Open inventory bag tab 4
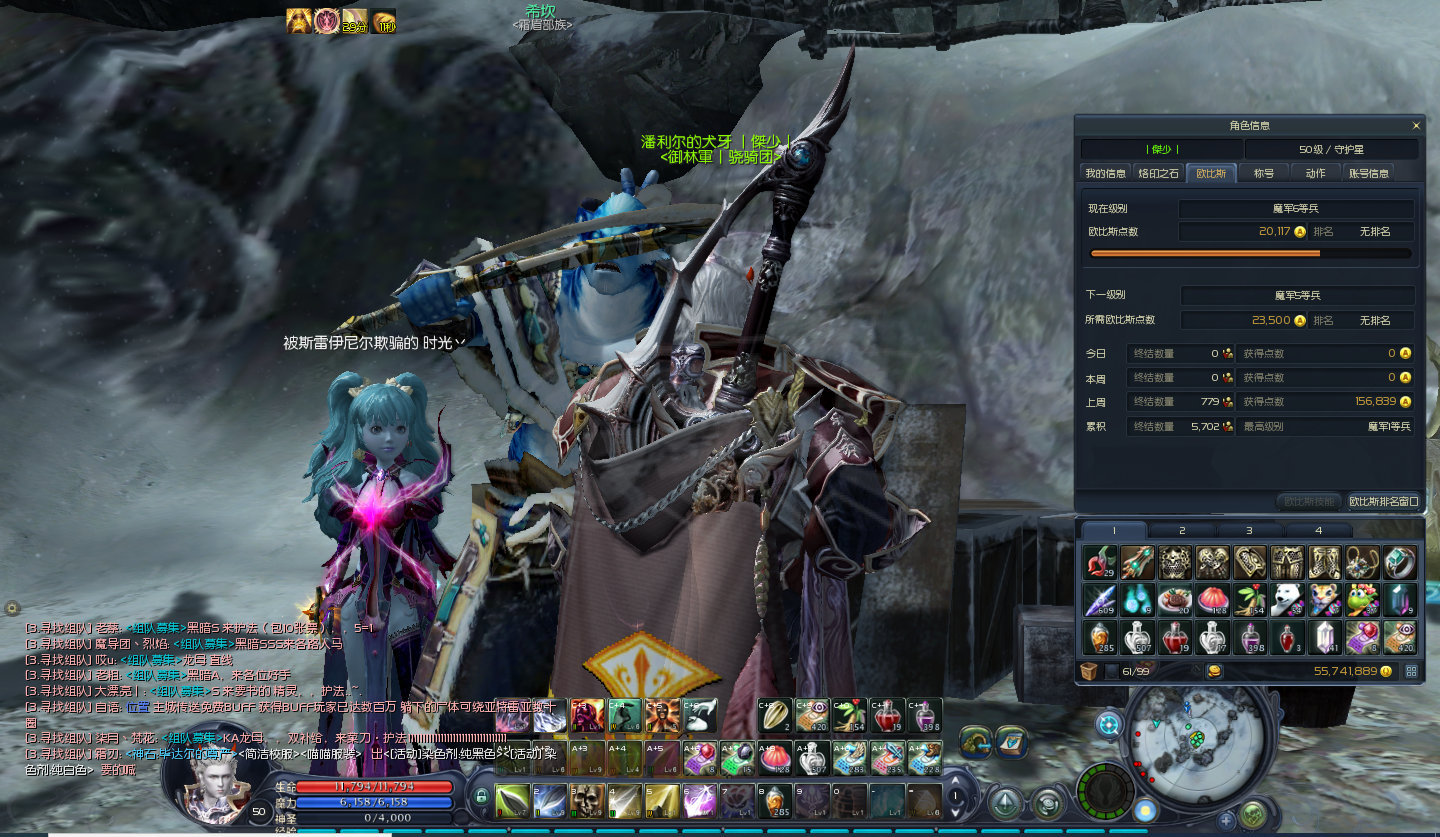 pos(1318,530)
